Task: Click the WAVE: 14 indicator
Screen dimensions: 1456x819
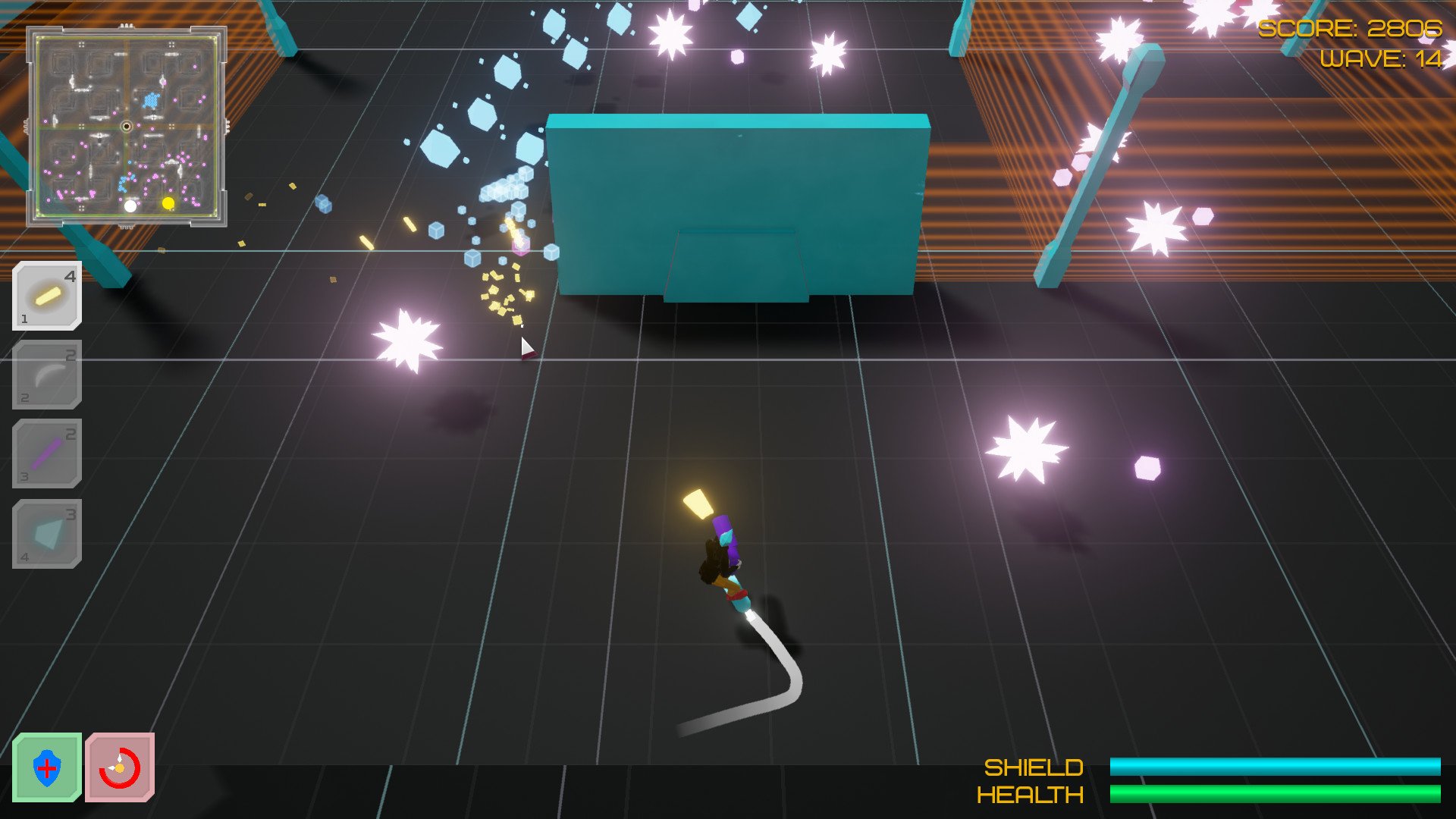Action: coord(1382,58)
